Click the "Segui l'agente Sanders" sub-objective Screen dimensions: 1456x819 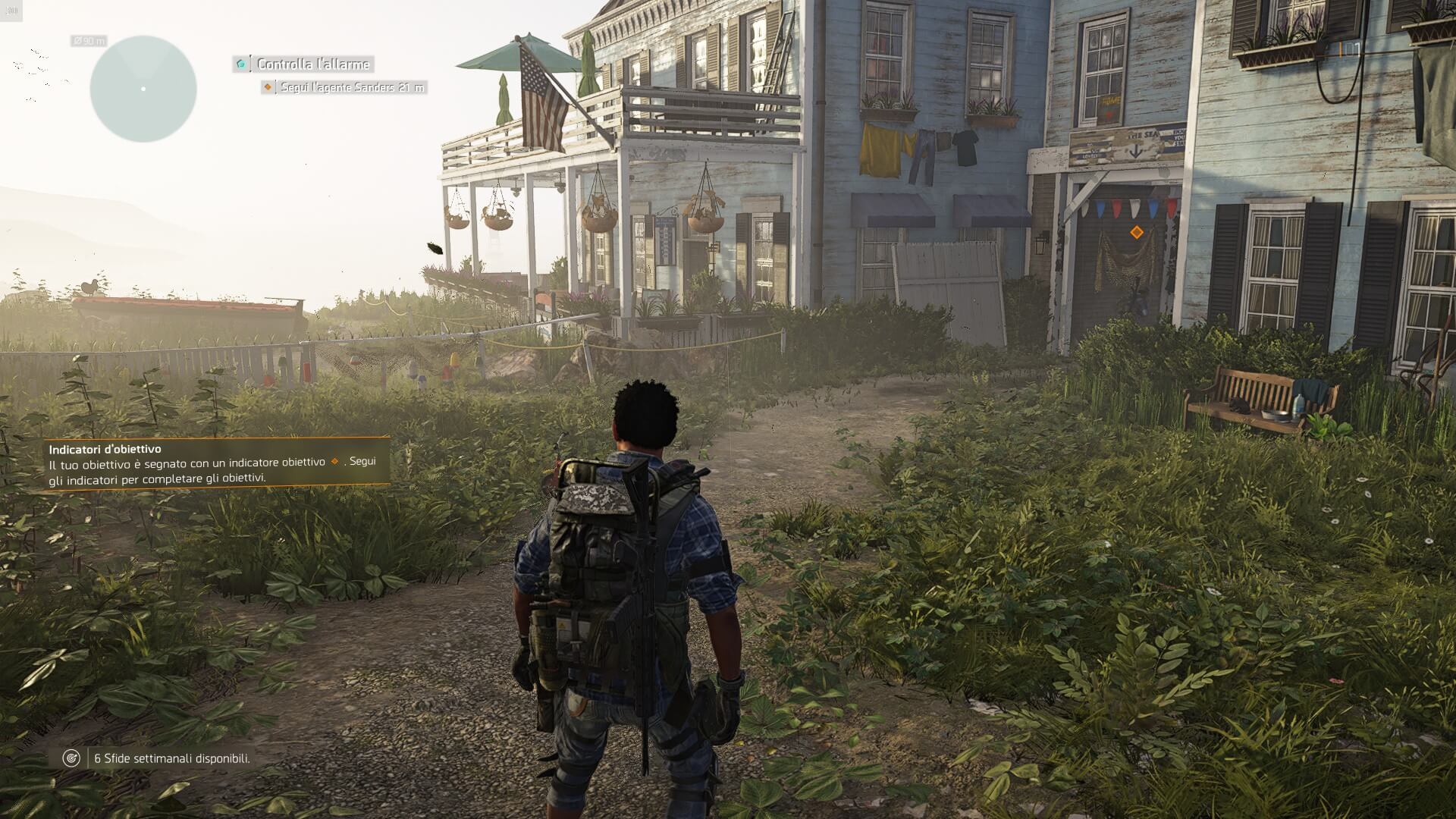(351, 88)
